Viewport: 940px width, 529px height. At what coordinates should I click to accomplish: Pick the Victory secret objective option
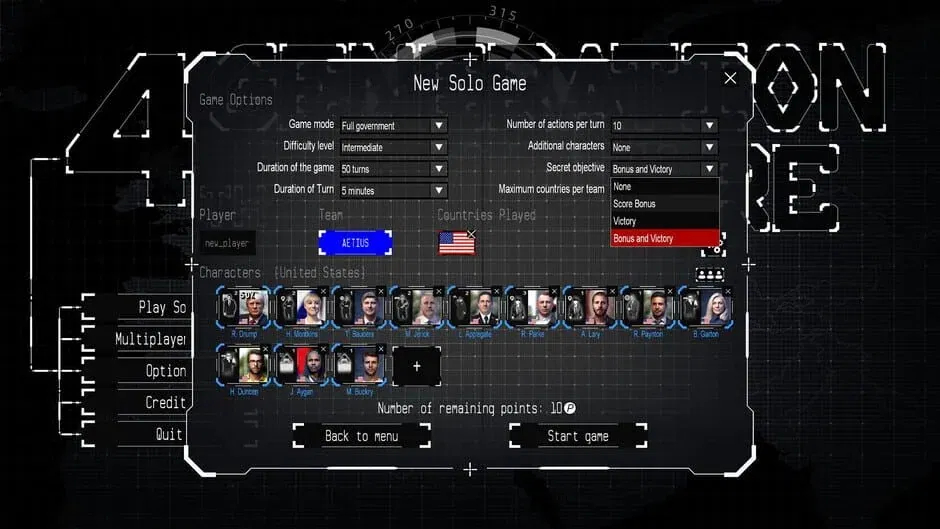tap(664, 221)
